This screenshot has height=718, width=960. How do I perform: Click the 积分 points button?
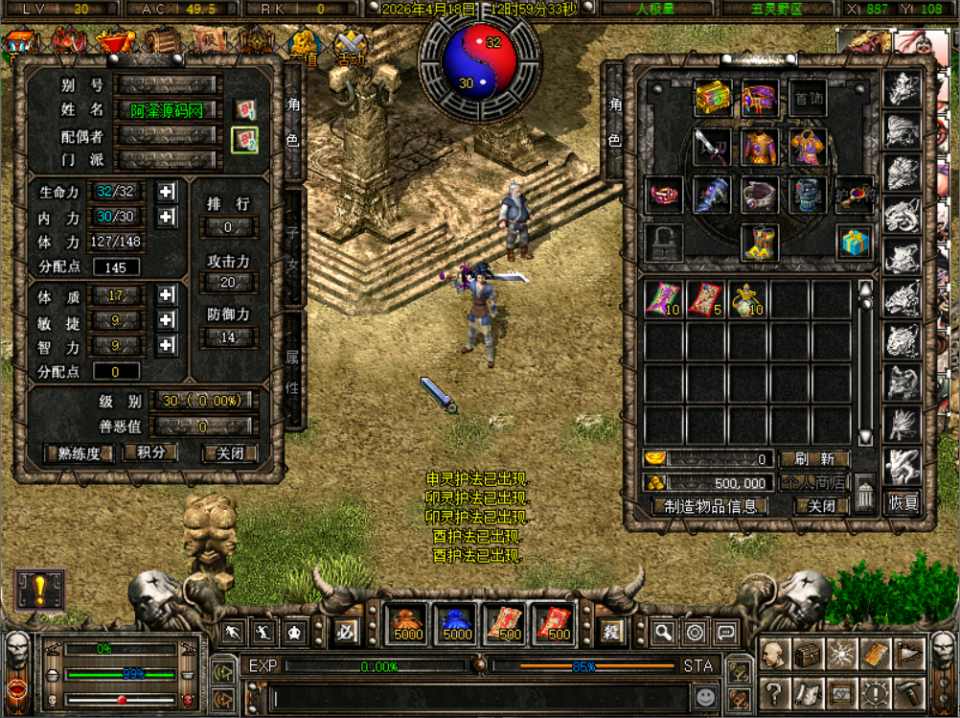(150, 453)
